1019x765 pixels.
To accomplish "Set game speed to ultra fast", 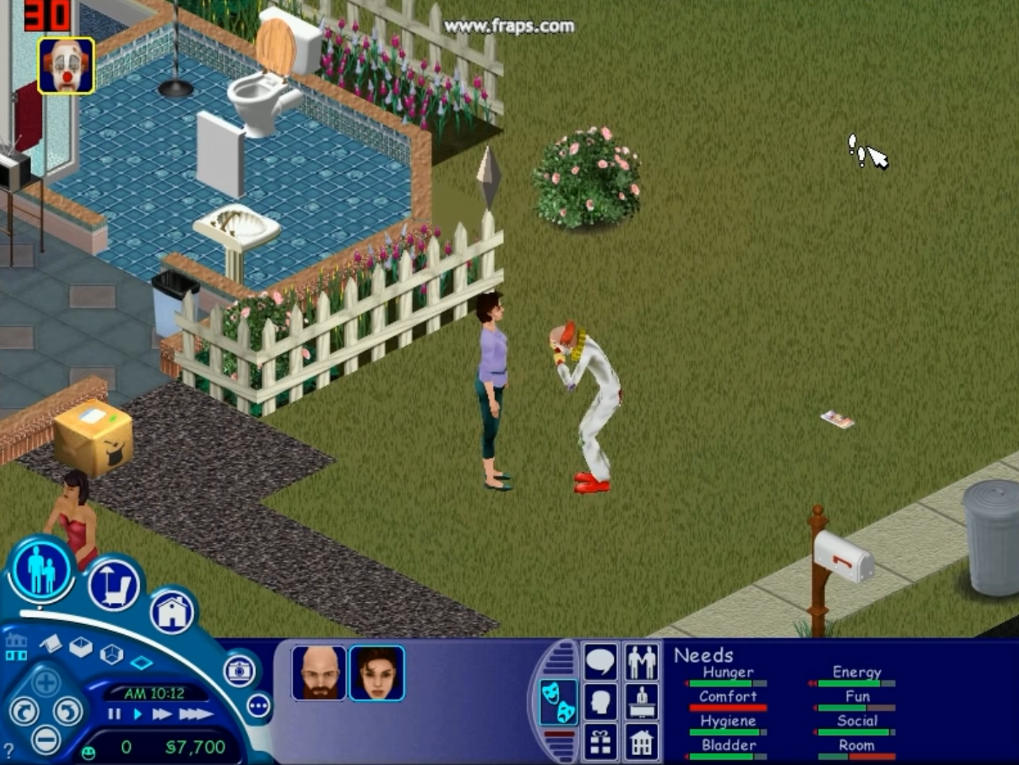I will click(x=195, y=714).
